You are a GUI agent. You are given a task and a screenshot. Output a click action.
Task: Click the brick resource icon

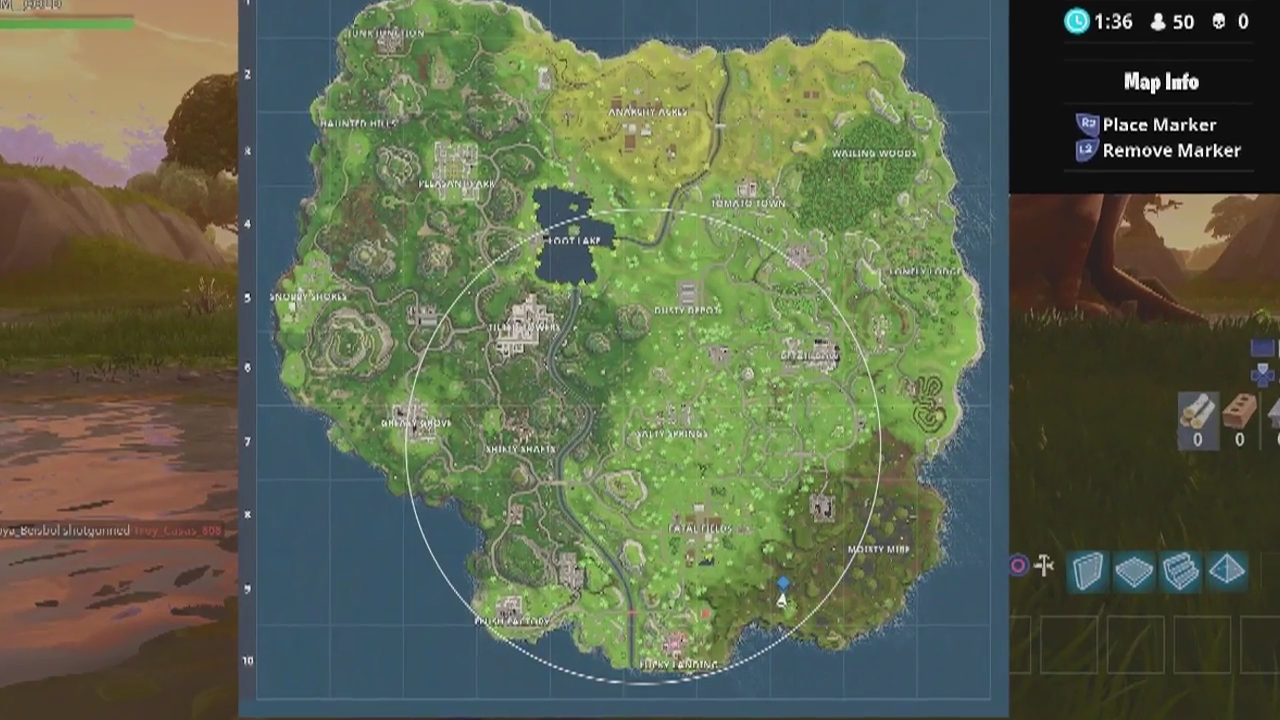pyautogui.click(x=1238, y=412)
